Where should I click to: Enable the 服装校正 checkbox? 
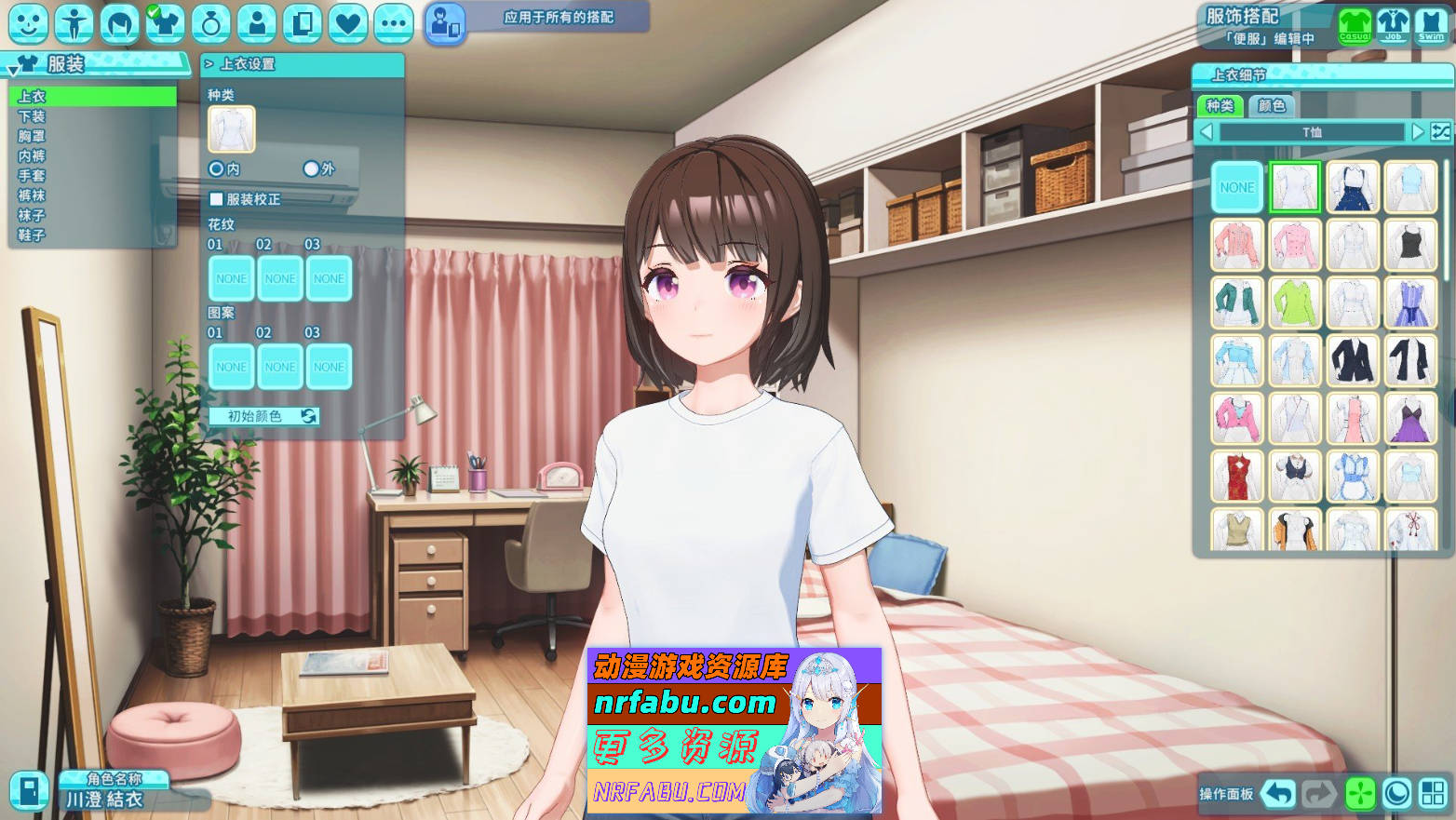point(214,199)
